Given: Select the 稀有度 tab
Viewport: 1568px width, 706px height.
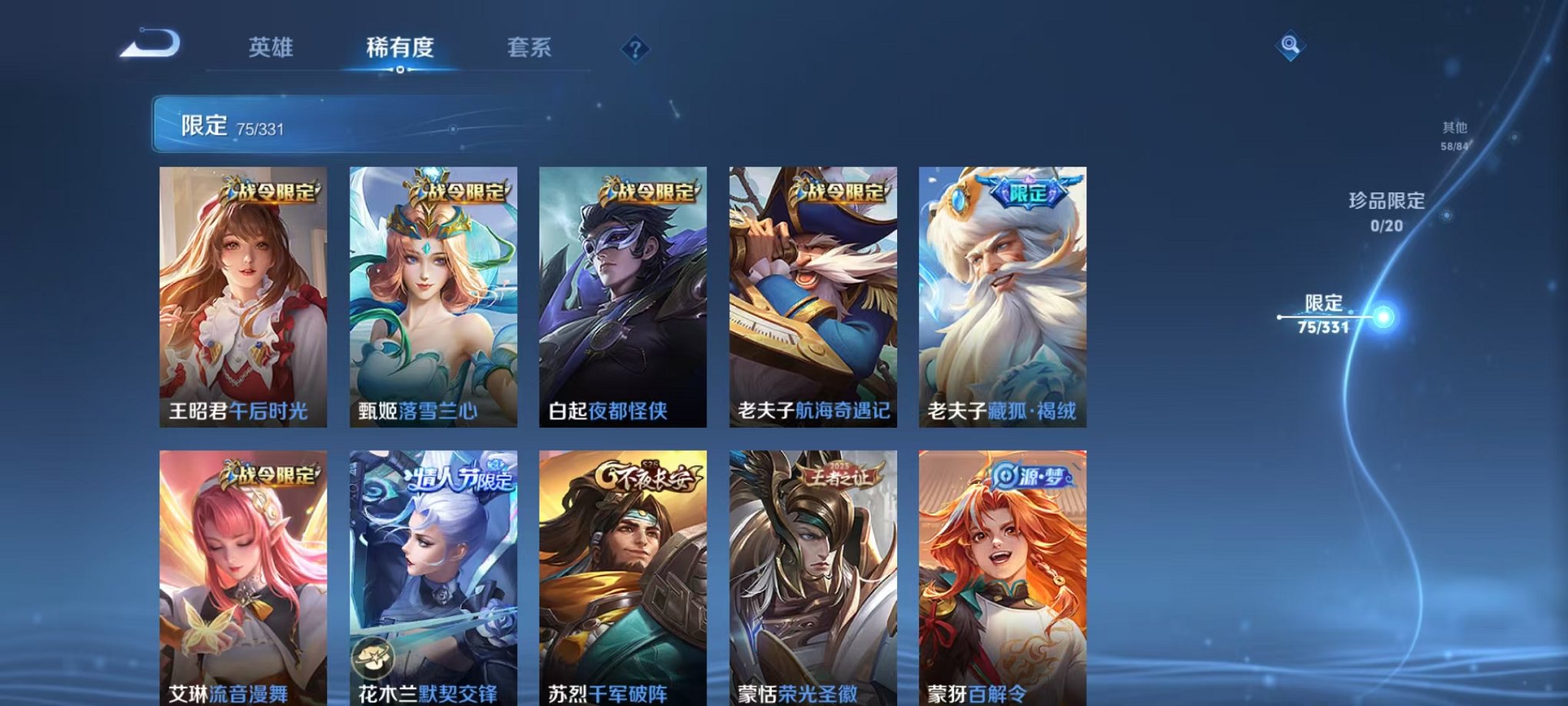Looking at the screenshot, I should [x=400, y=48].
